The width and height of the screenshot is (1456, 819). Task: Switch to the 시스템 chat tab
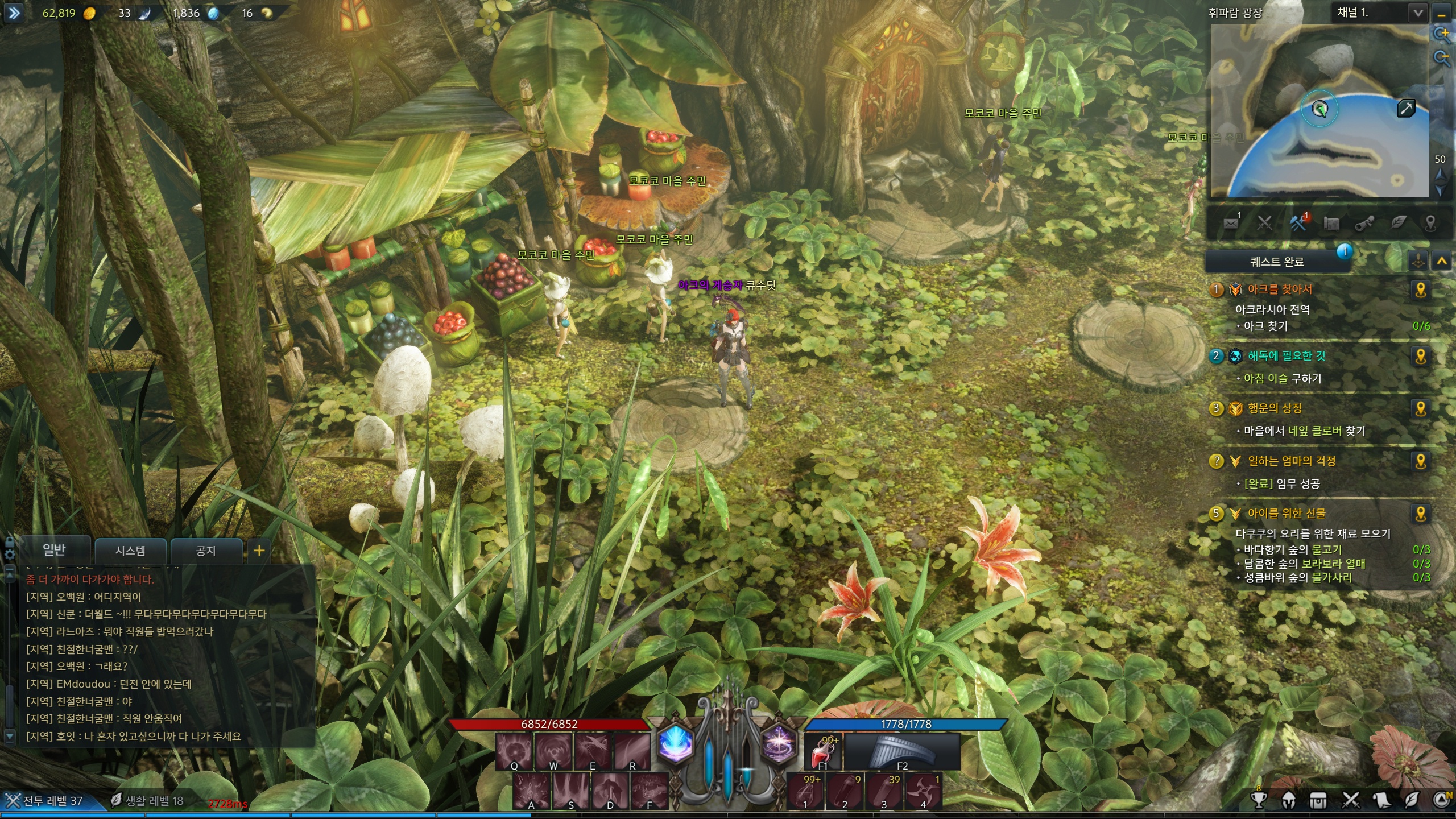point(130,551)
